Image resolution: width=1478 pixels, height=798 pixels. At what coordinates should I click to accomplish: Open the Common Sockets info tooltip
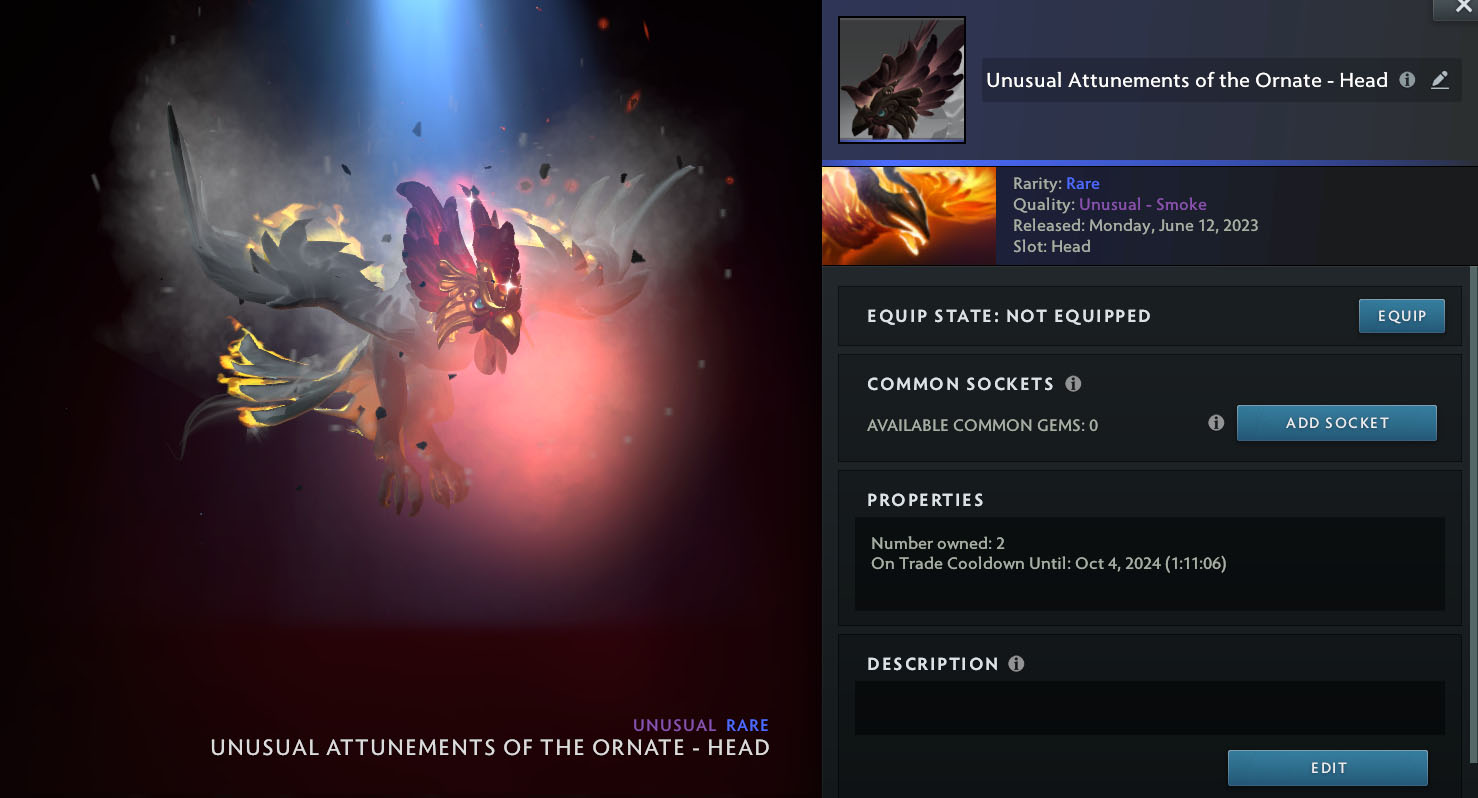tap(1073, 384)
